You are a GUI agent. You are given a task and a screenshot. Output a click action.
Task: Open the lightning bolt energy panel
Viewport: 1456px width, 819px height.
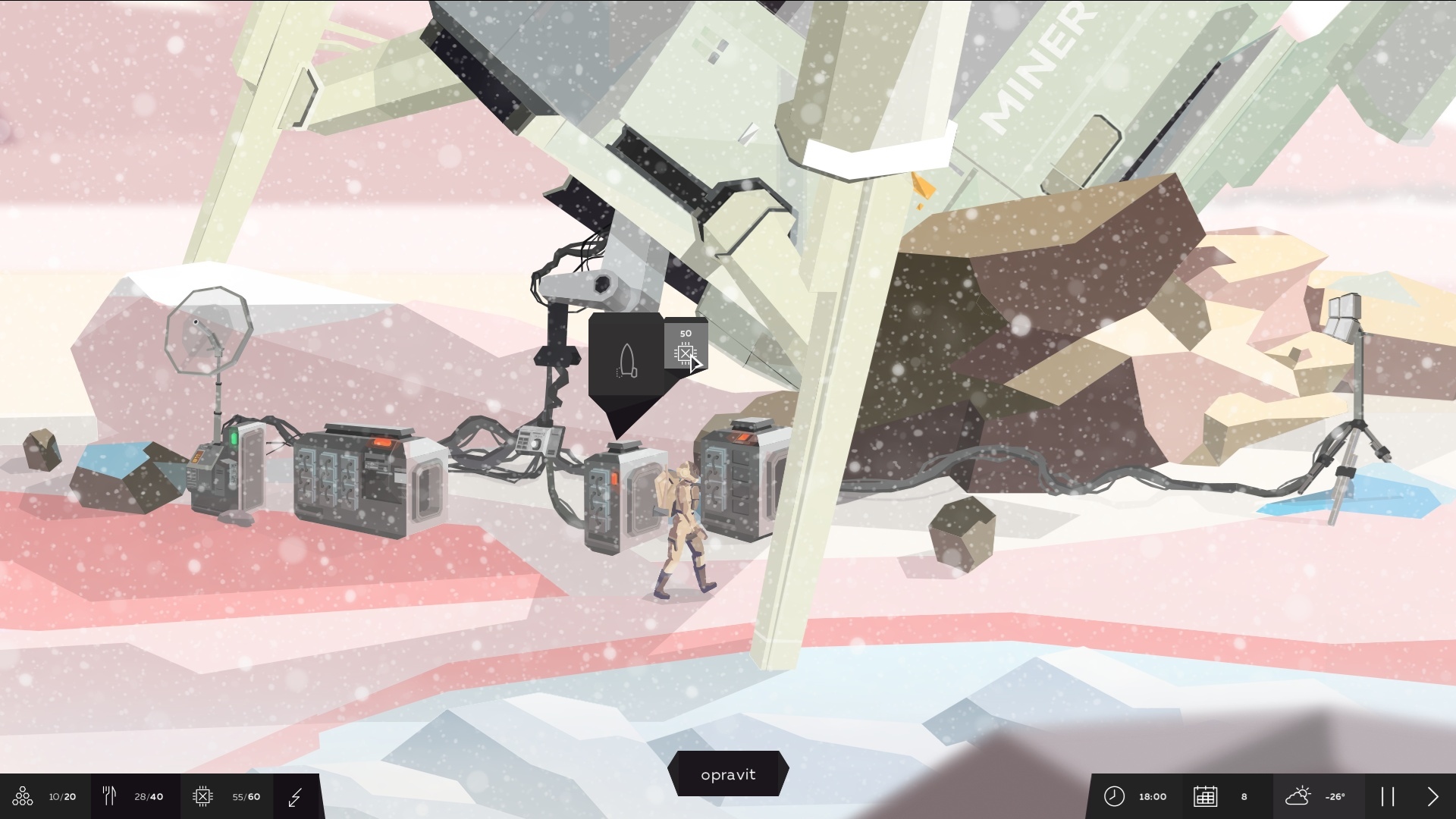(296, 796)
